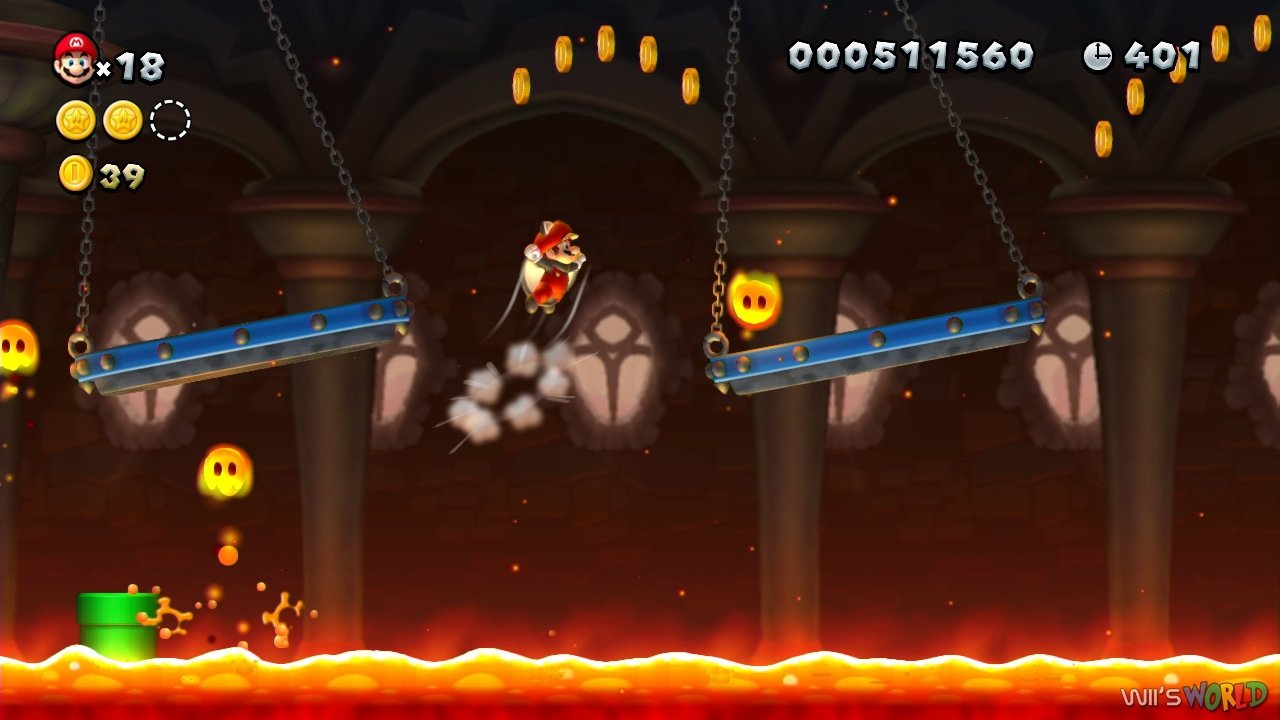Click the timer showing 401
The width and height of the screenshot is (1280, 720).
click(1163, 56)
